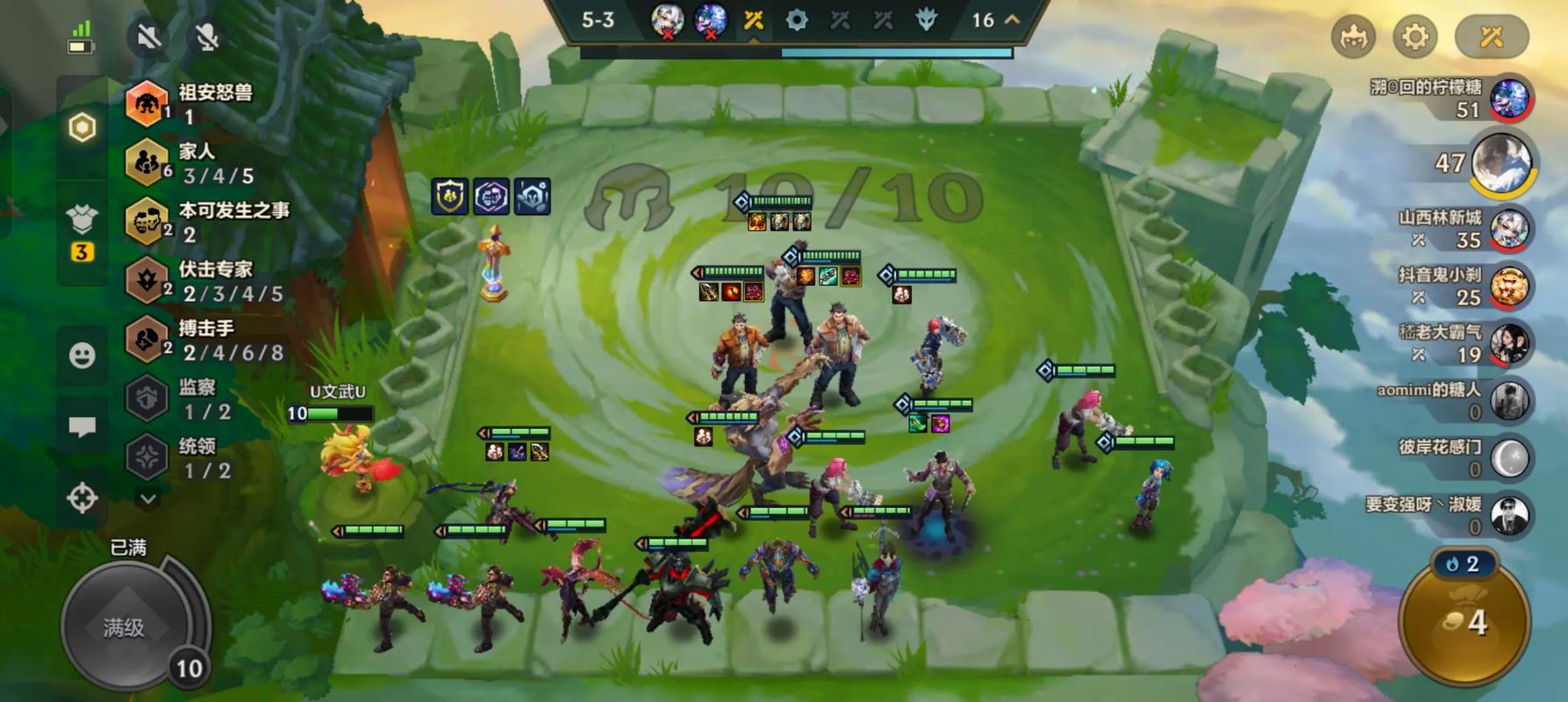Expand the trait list down arrow

(x=148, y=498)
